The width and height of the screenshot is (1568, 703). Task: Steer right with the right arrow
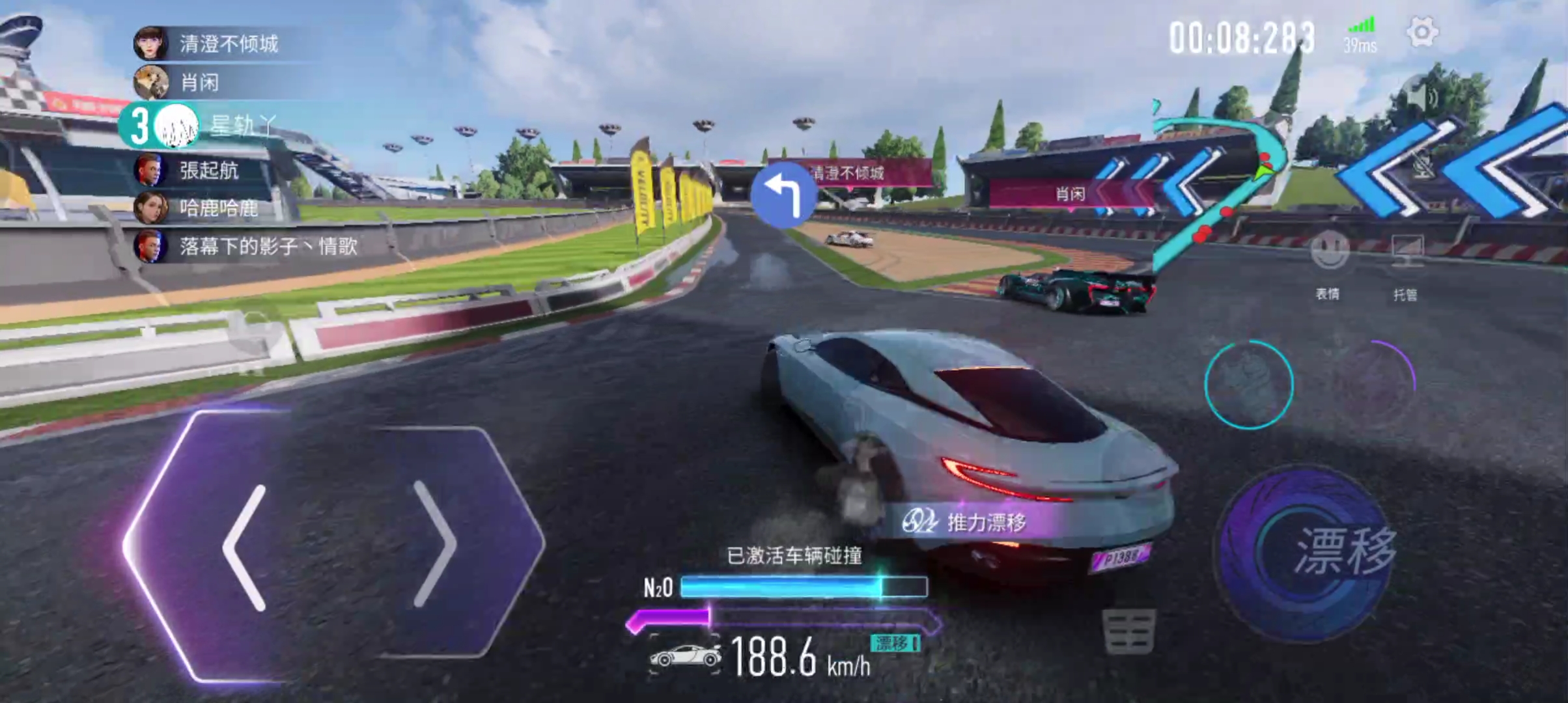pos(435,544)
